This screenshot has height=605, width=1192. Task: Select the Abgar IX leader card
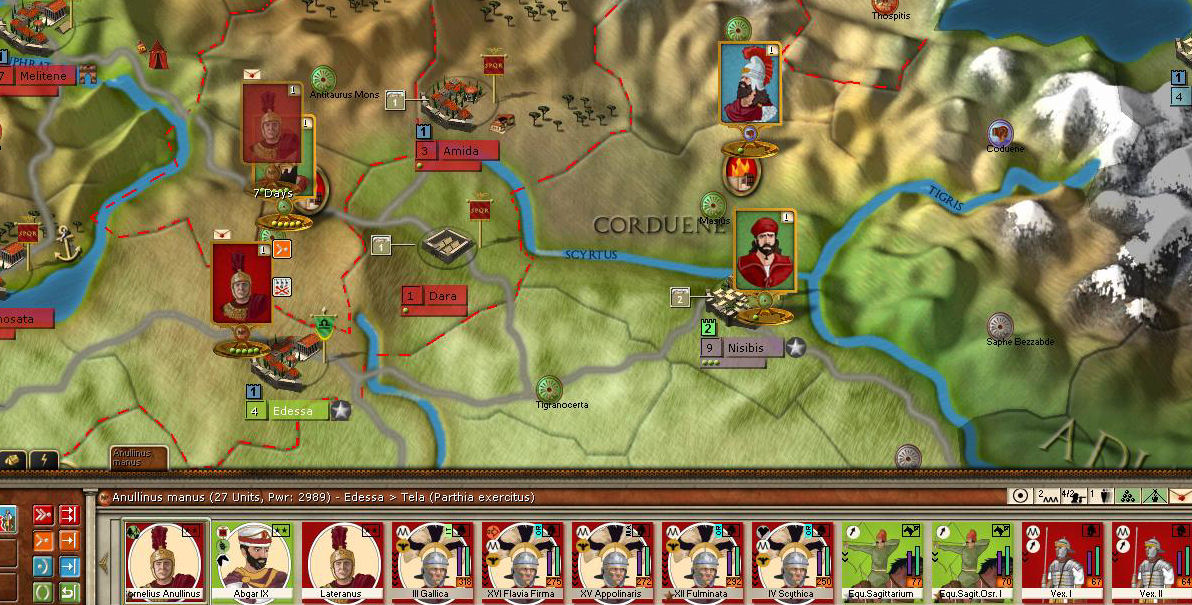click(x=254, y=560)
